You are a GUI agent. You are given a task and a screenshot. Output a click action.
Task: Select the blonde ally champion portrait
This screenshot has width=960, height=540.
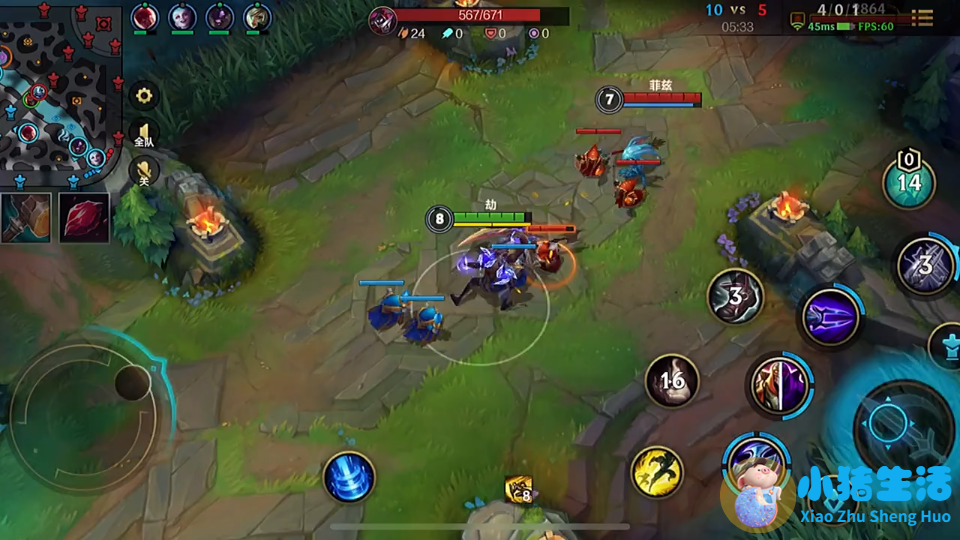pyautogui.click(x=257, y=17)
